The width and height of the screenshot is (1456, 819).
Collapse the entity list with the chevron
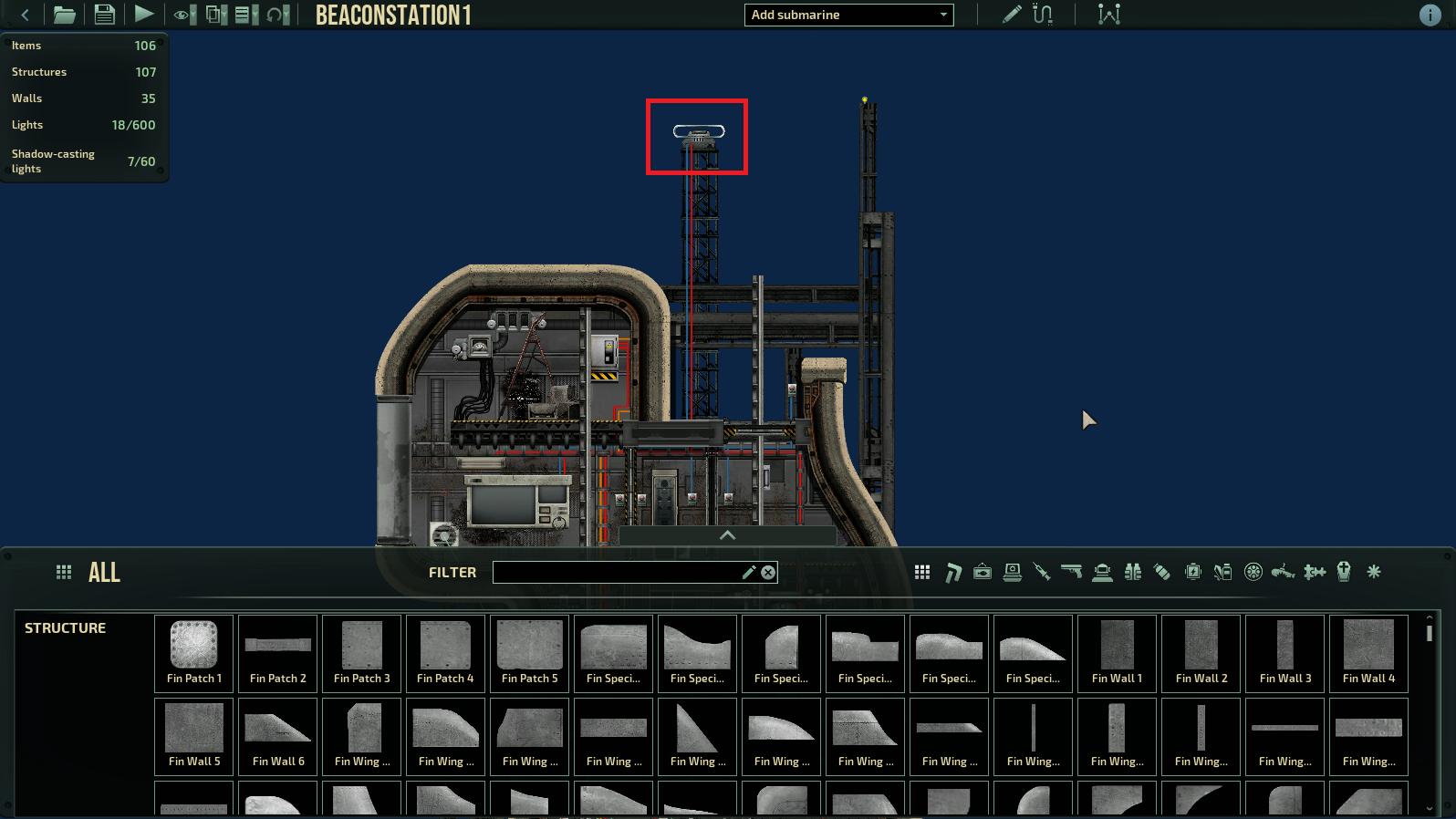tap(726, 536)
